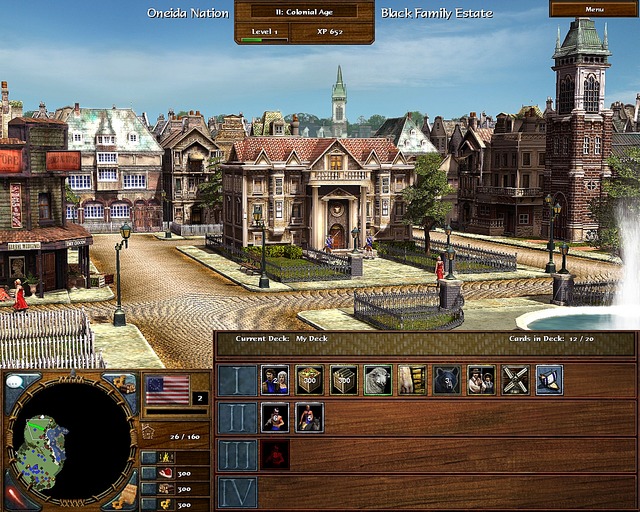Switch to the Age III card row
The image size is (640, 512).
[237, 454]
